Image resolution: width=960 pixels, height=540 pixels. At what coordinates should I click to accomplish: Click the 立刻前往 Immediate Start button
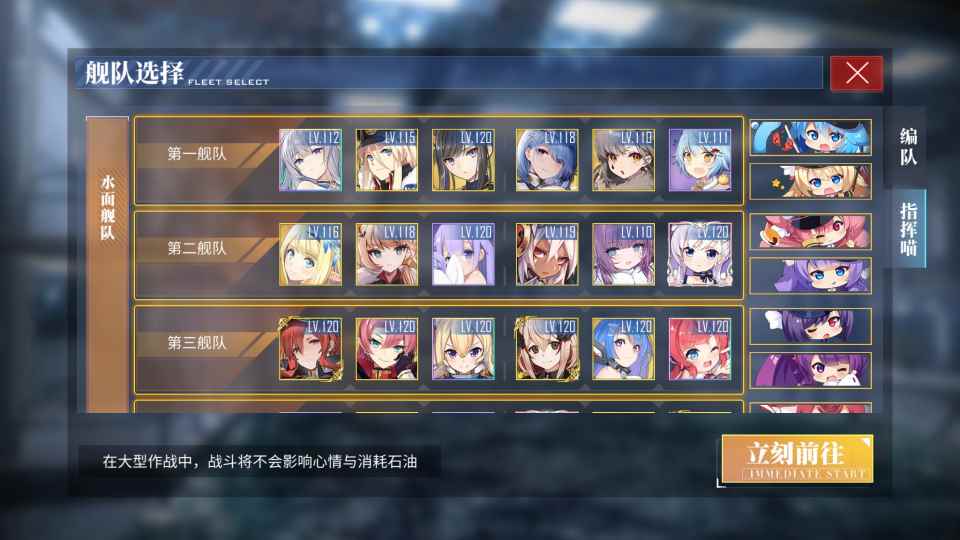click(x=797, y=459)
